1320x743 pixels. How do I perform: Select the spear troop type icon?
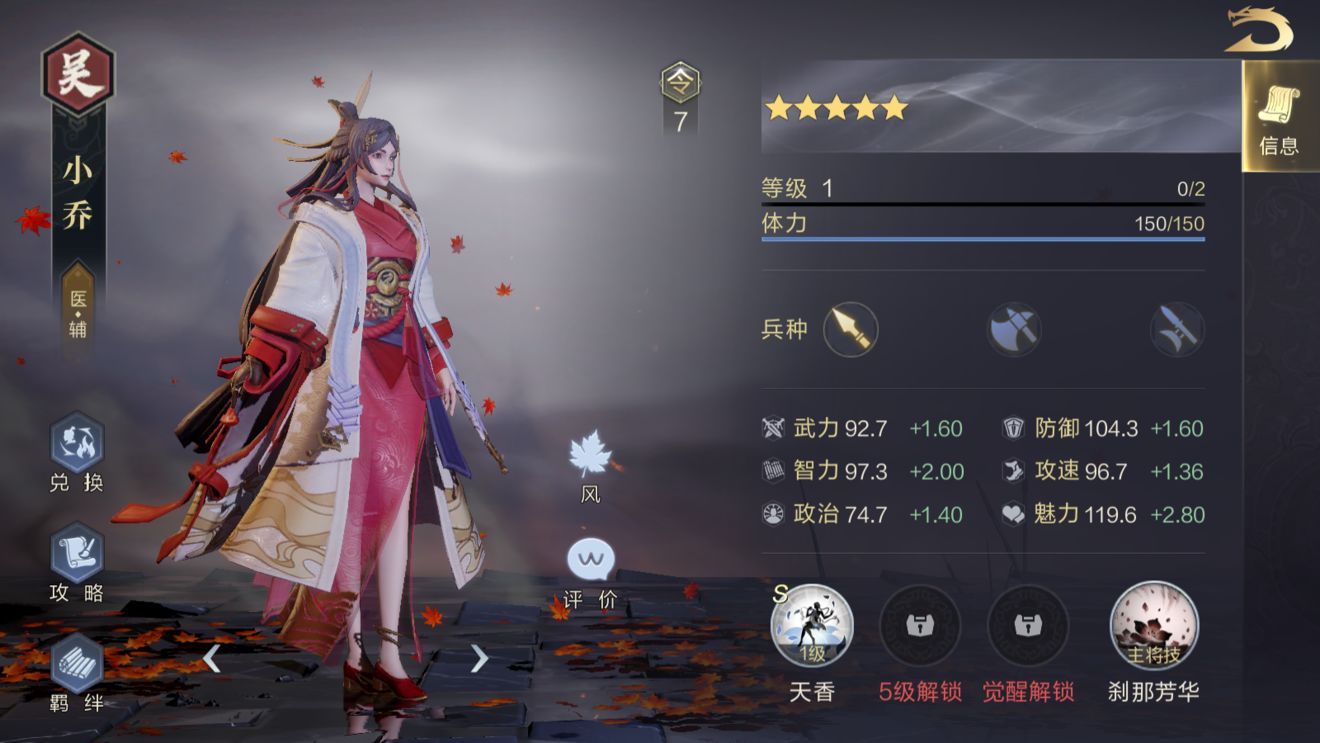(x=849, y=329)
